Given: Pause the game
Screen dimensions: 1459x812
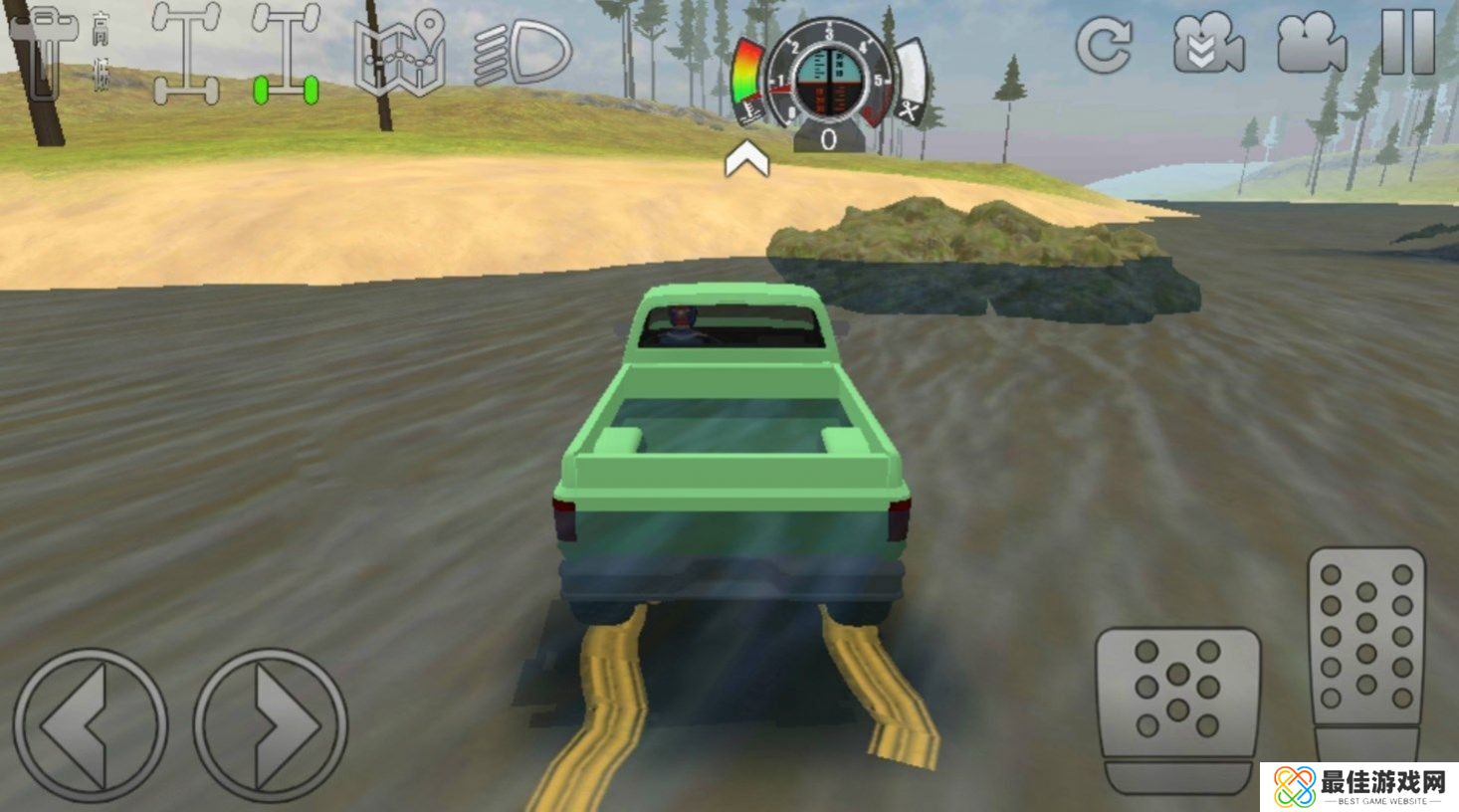Looking at the screenshot, I should pyautogui.click(x=1408, y=42).
